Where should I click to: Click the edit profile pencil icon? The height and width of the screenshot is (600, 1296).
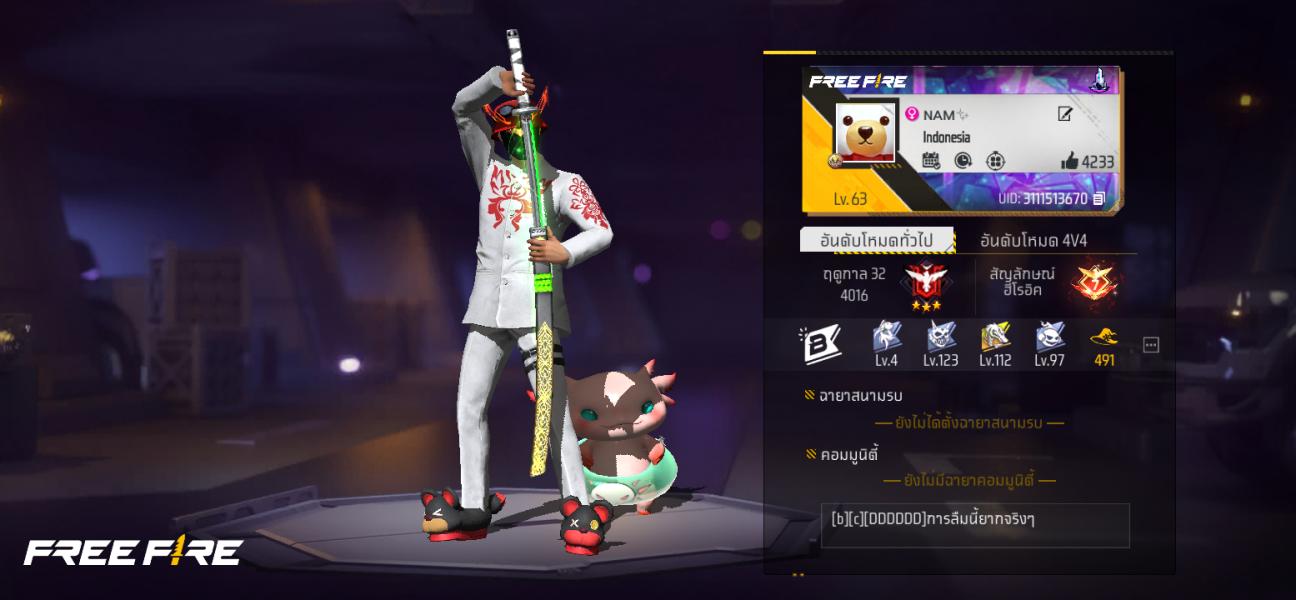(x=1065, y=115)
